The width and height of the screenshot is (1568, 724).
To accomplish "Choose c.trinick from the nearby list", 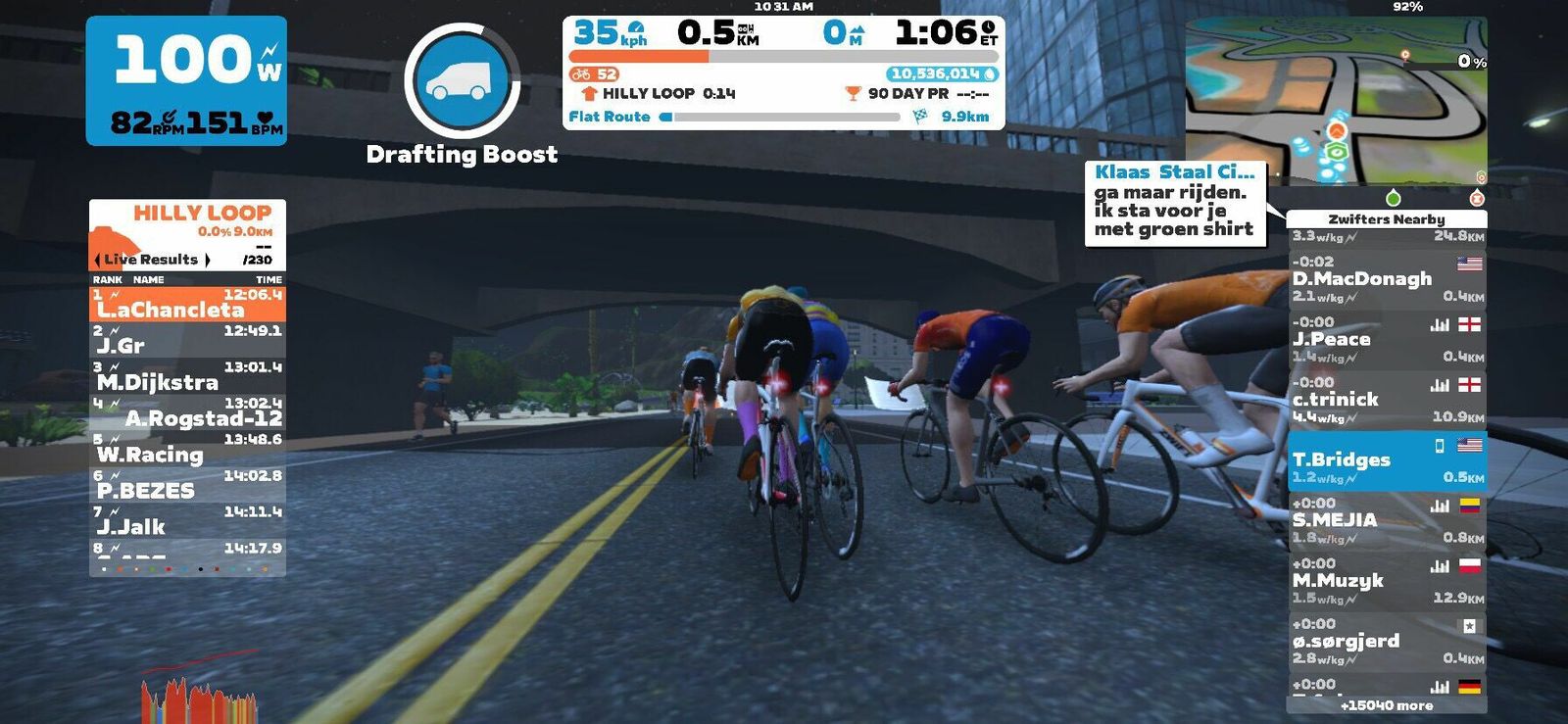I will click(x=1386, y=399).
